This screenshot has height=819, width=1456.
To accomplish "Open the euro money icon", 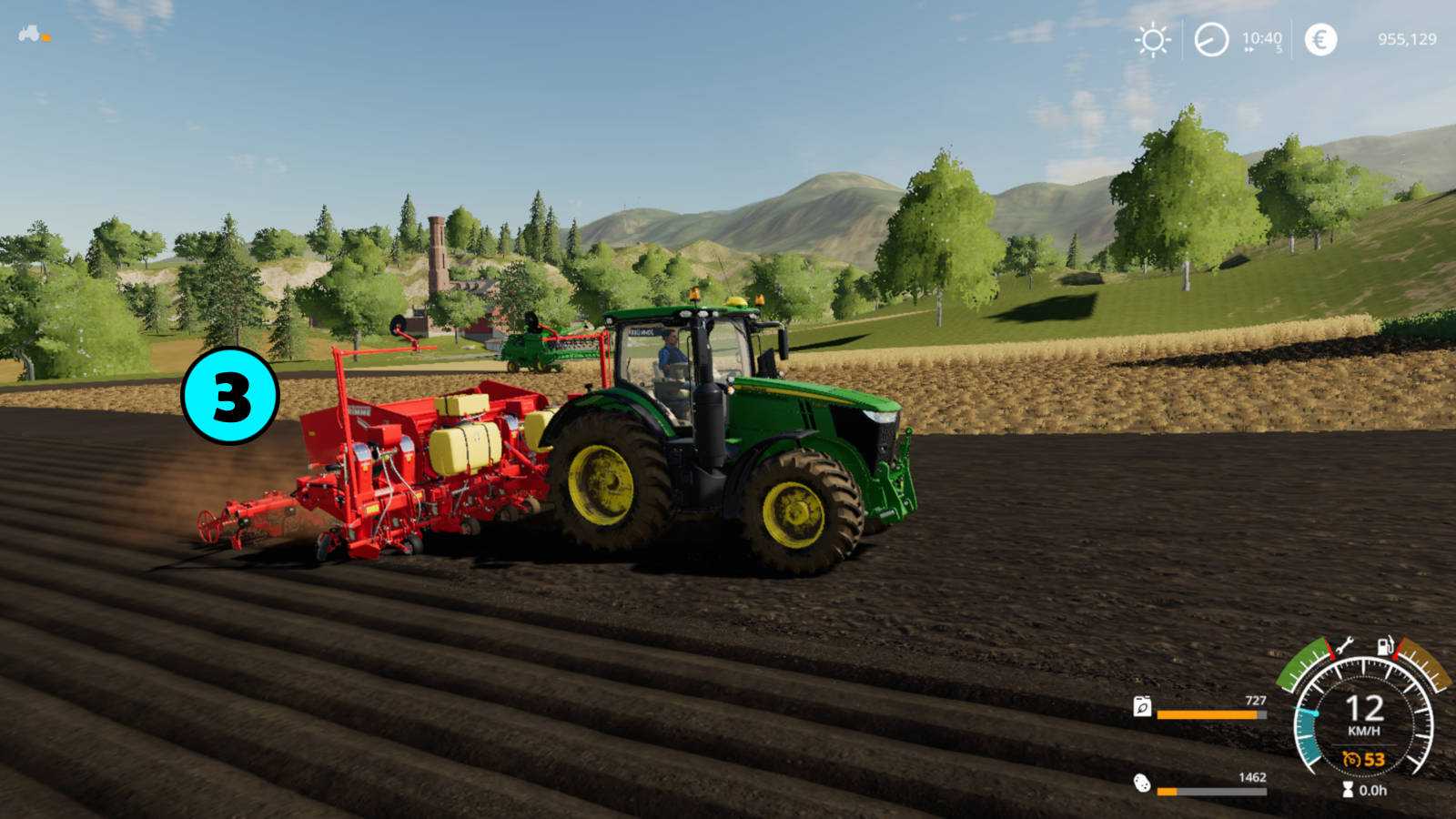I will tap(1320, 40).
